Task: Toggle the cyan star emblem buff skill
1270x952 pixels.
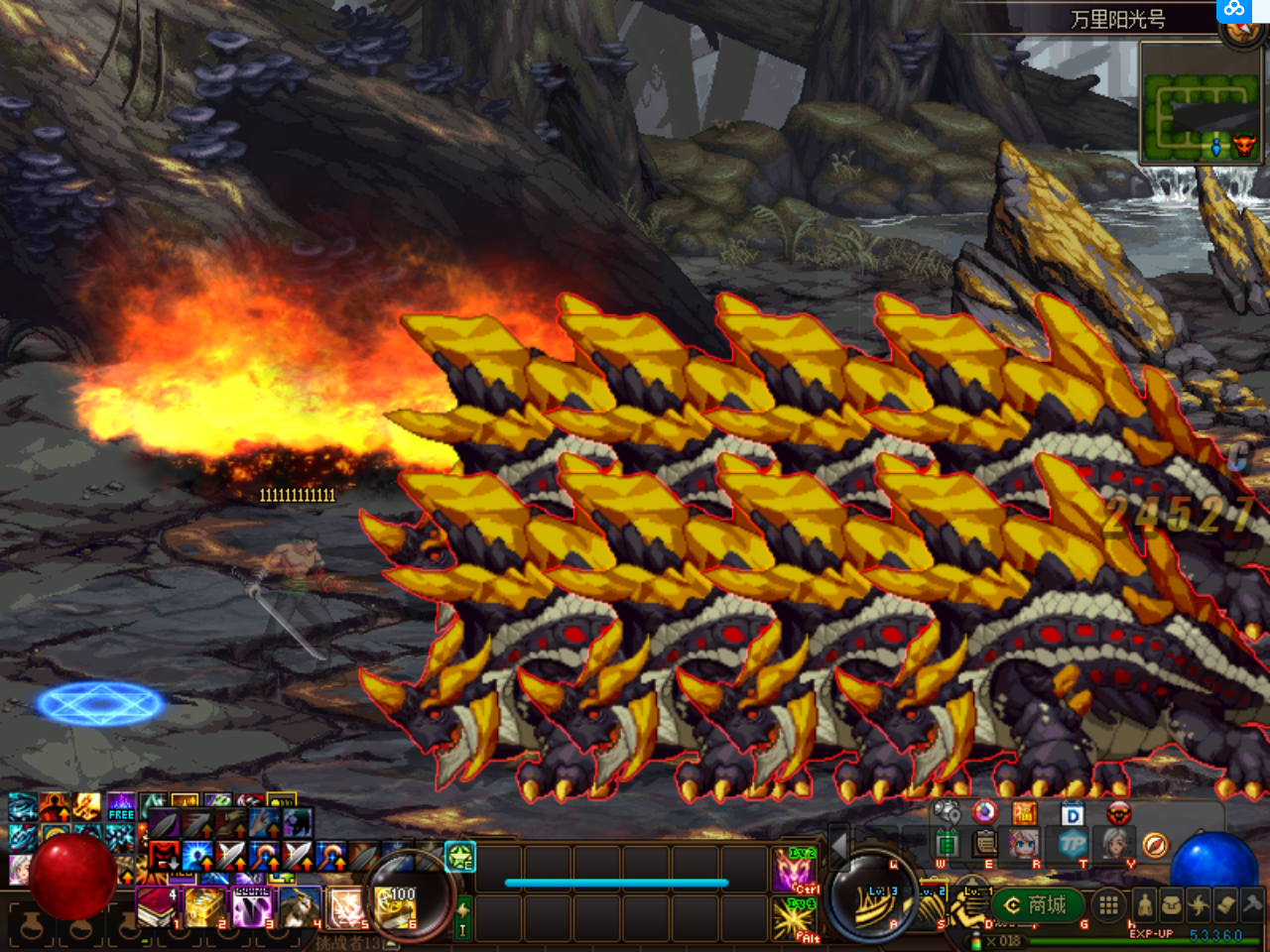Action: (459, 858)
